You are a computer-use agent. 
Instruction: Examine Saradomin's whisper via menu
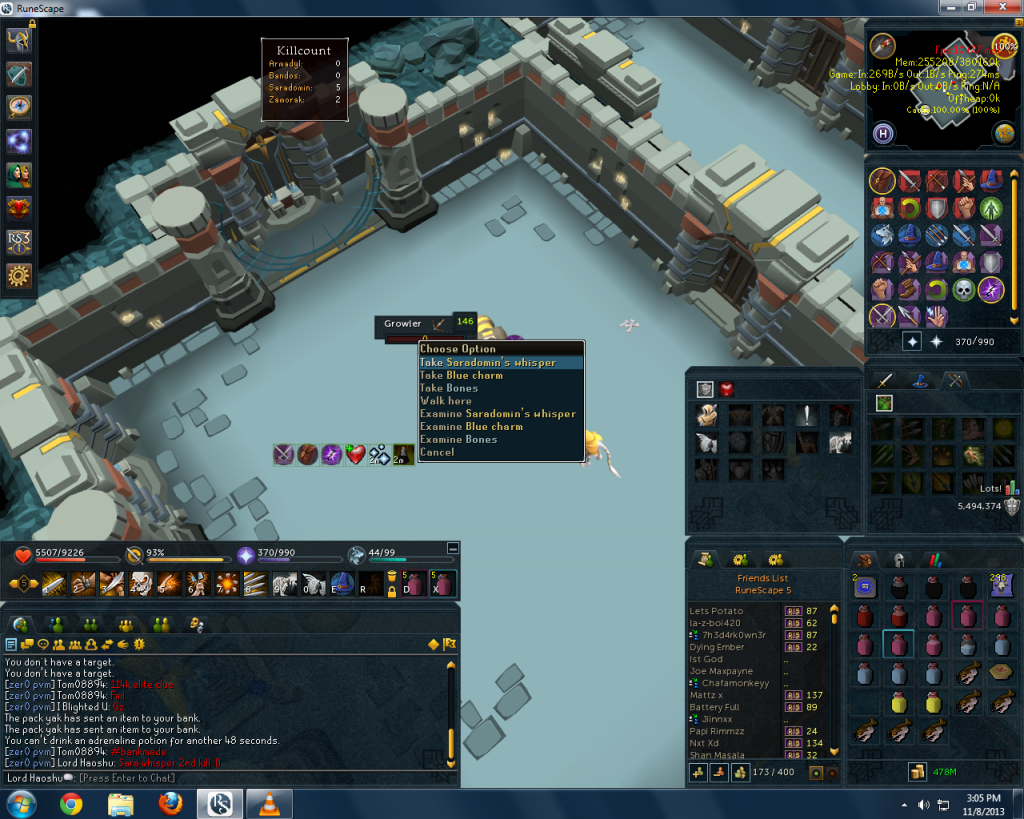coord(497,414)
